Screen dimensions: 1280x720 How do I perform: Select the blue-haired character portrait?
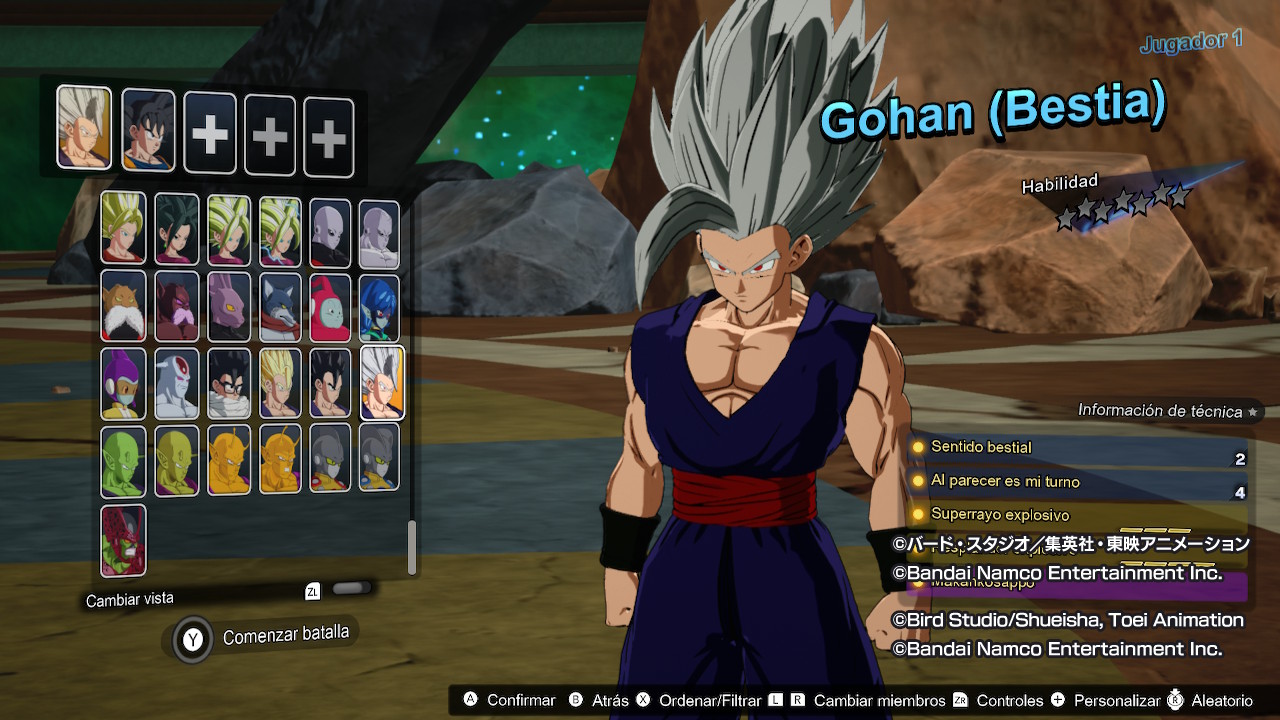379,306
